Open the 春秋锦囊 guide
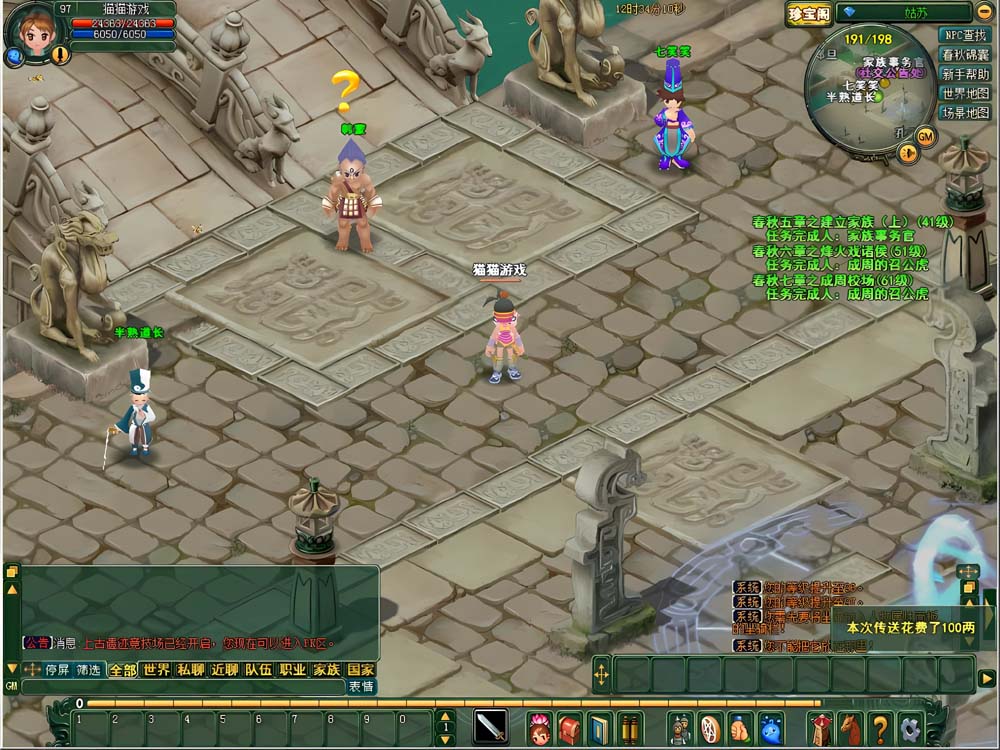This screenshot has height=750, width=1000. pos(965,54)
